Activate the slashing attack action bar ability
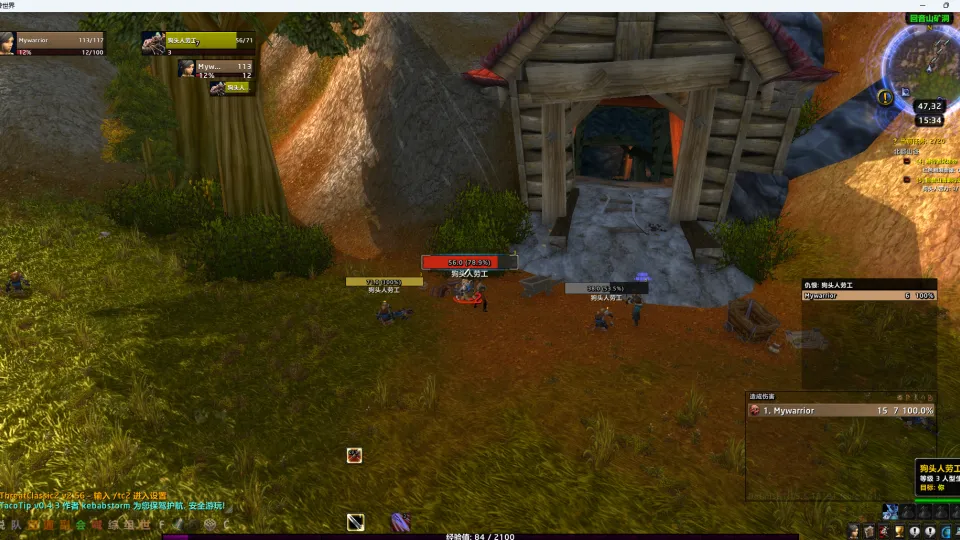The width and height of the screenshot is (960, 540). coord(356,522)
